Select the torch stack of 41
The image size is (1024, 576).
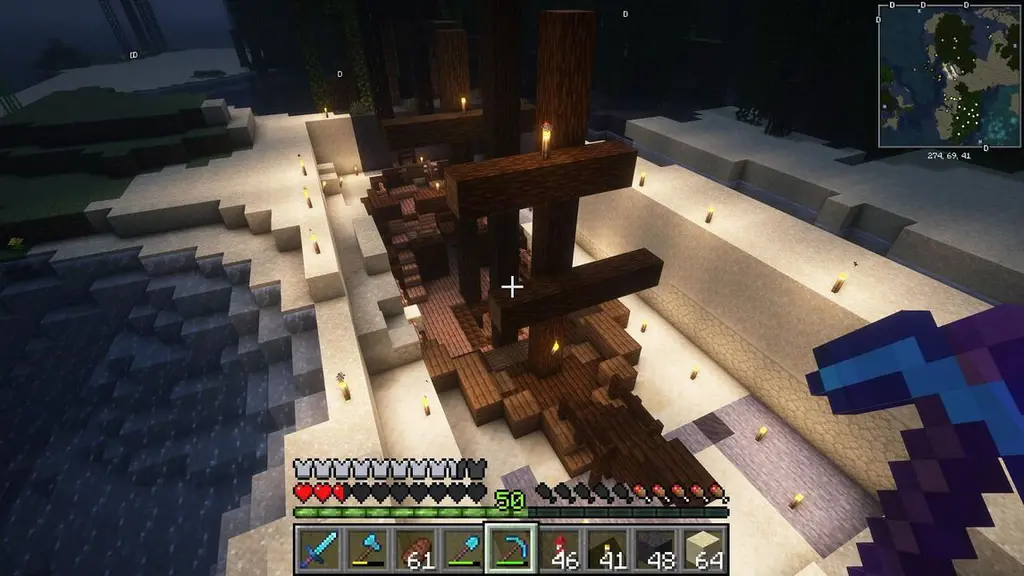[x=606, y=549]
